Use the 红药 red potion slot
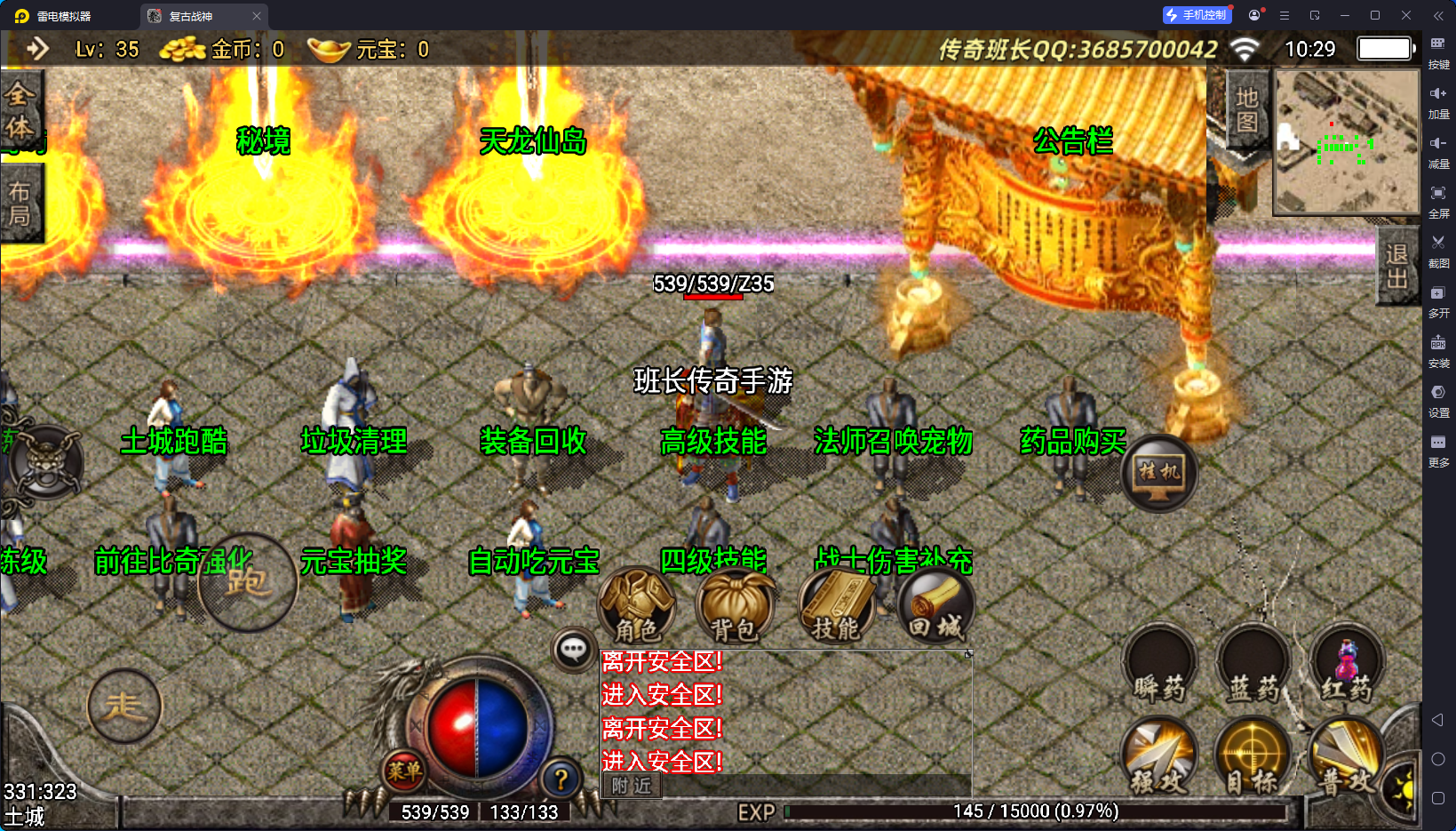This screenshot has height=831, width=1456. 1347,667
